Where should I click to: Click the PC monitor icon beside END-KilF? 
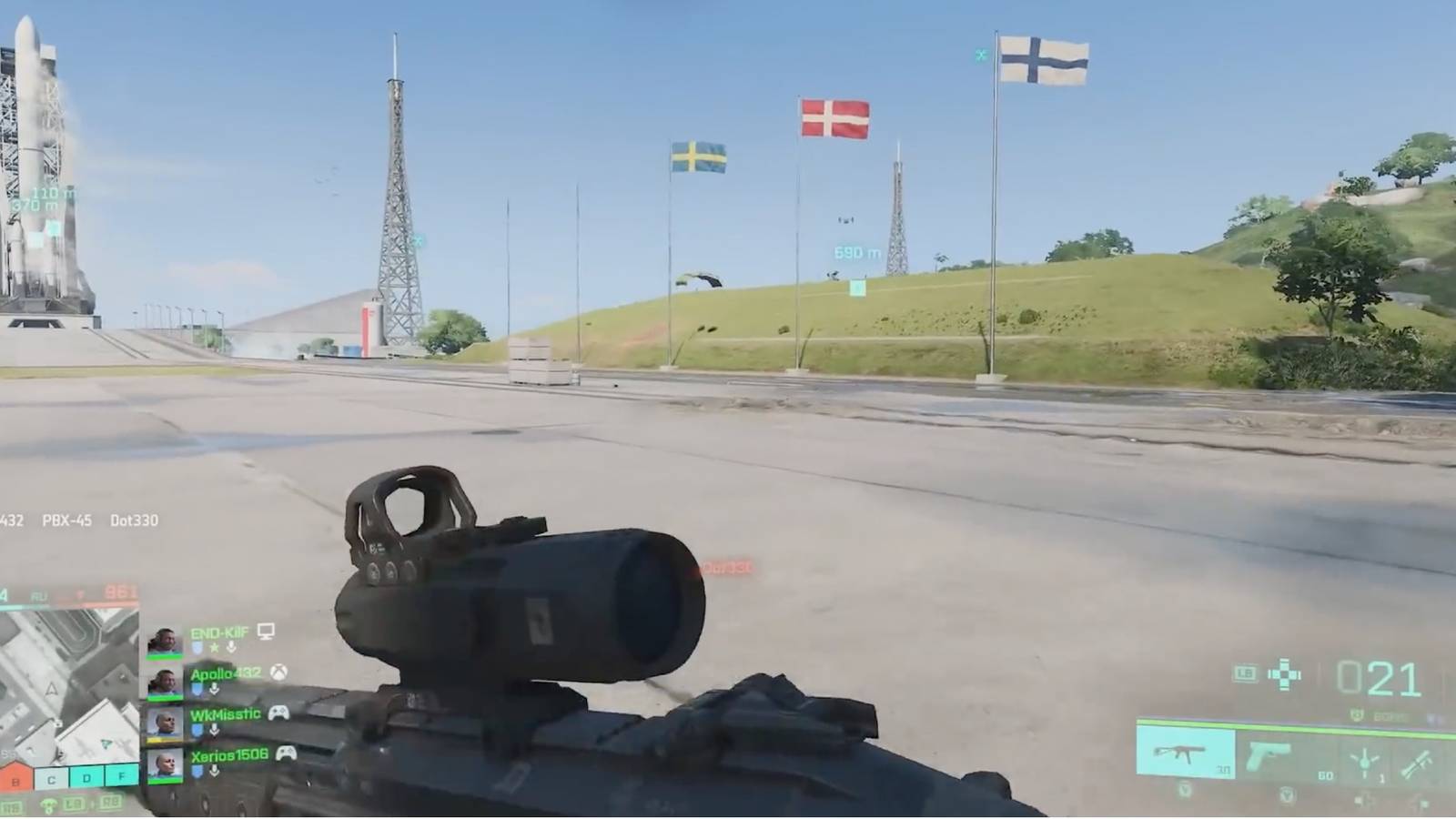coord(266,631)
